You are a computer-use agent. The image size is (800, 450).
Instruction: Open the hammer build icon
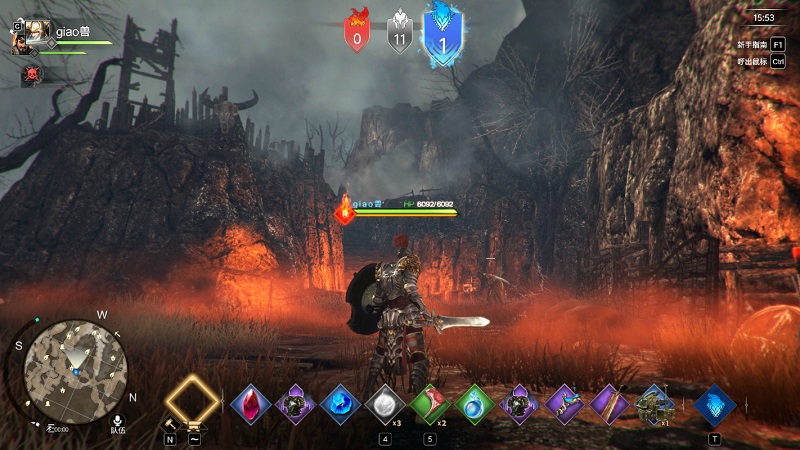(170, 425)
